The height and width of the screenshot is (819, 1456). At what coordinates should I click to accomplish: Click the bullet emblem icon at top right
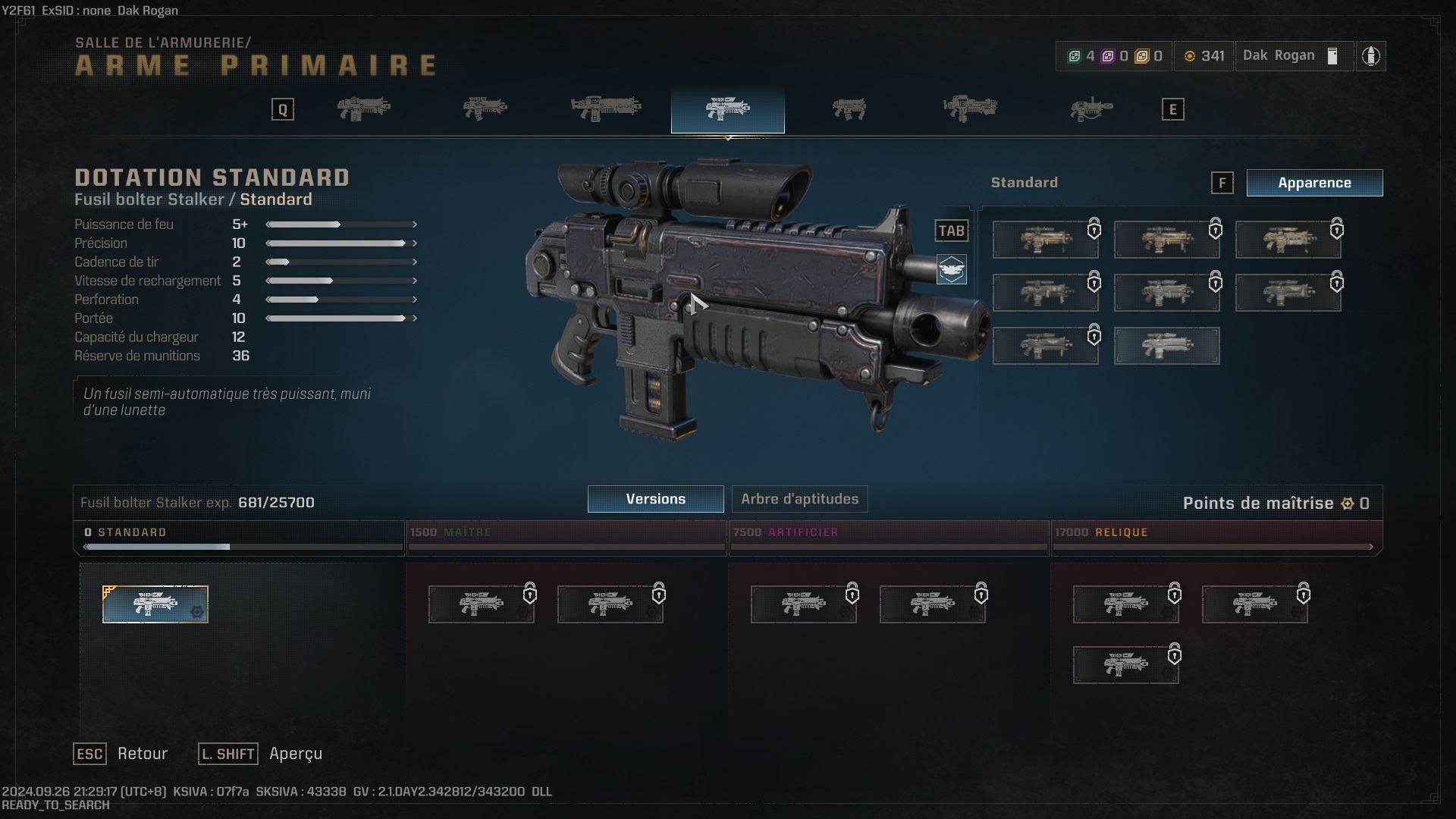point(1371,55)
